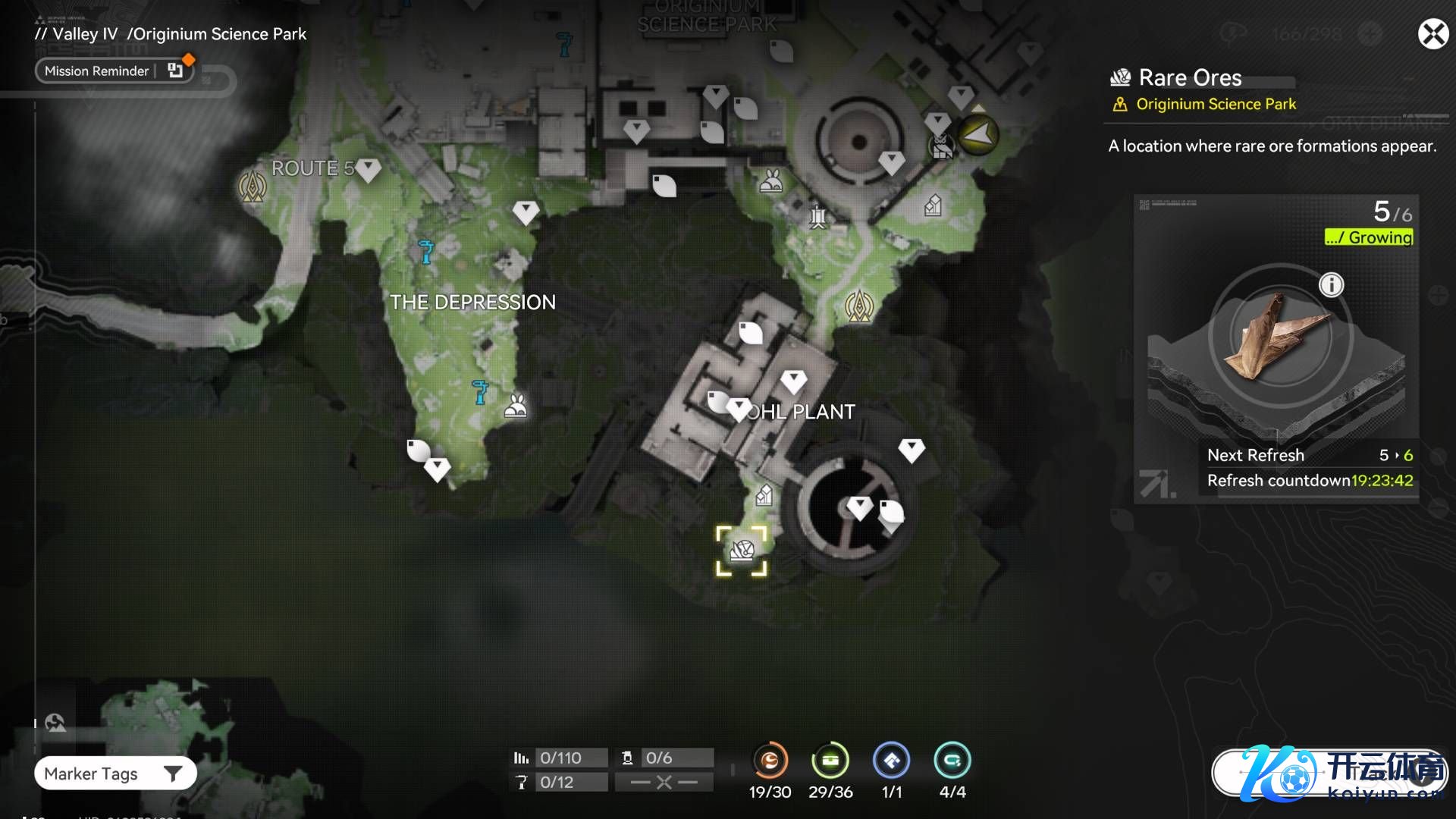Select the blue 1/1 collectible counter
1456x819 pixels.
tap(892, 761)
